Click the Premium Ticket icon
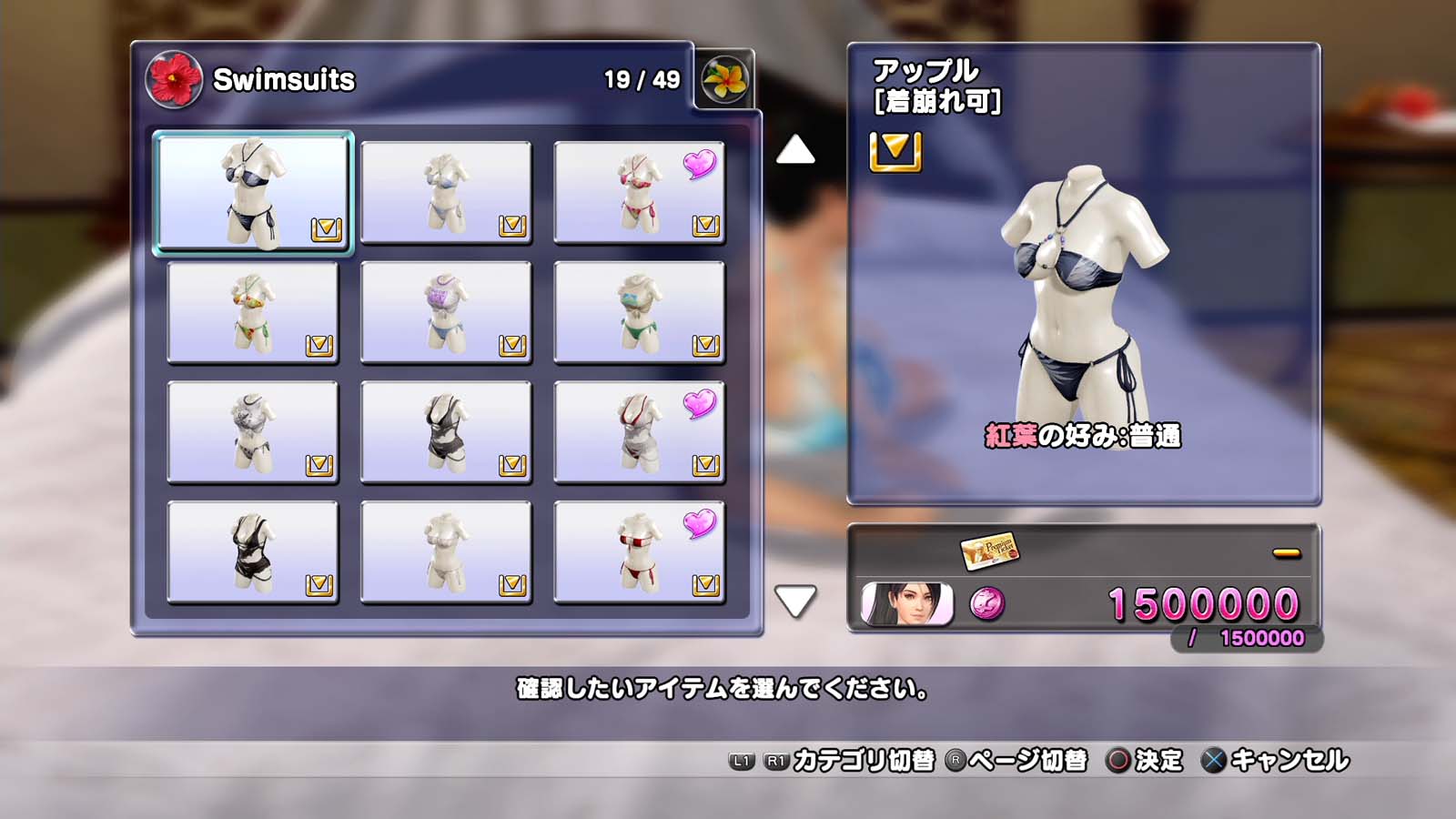Image resolution: width=1456 pixels, height=819 pixels. coord(988,550)
